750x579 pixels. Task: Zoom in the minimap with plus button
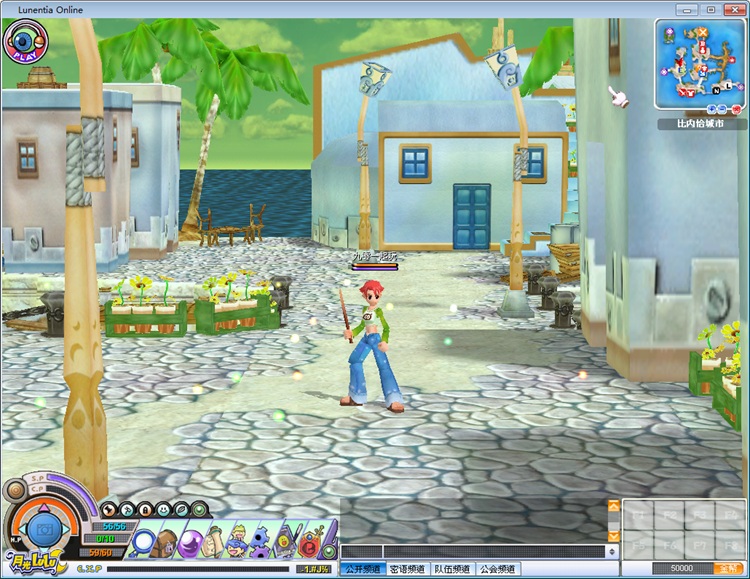tap(712, 107)
